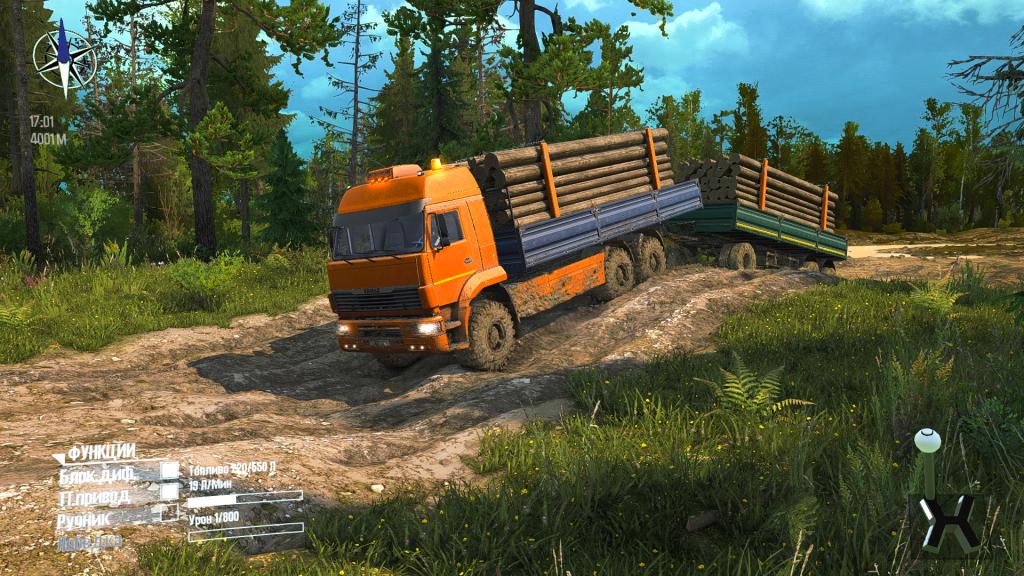Click the compass icon
1024x576 pixels.
[63, 57]
